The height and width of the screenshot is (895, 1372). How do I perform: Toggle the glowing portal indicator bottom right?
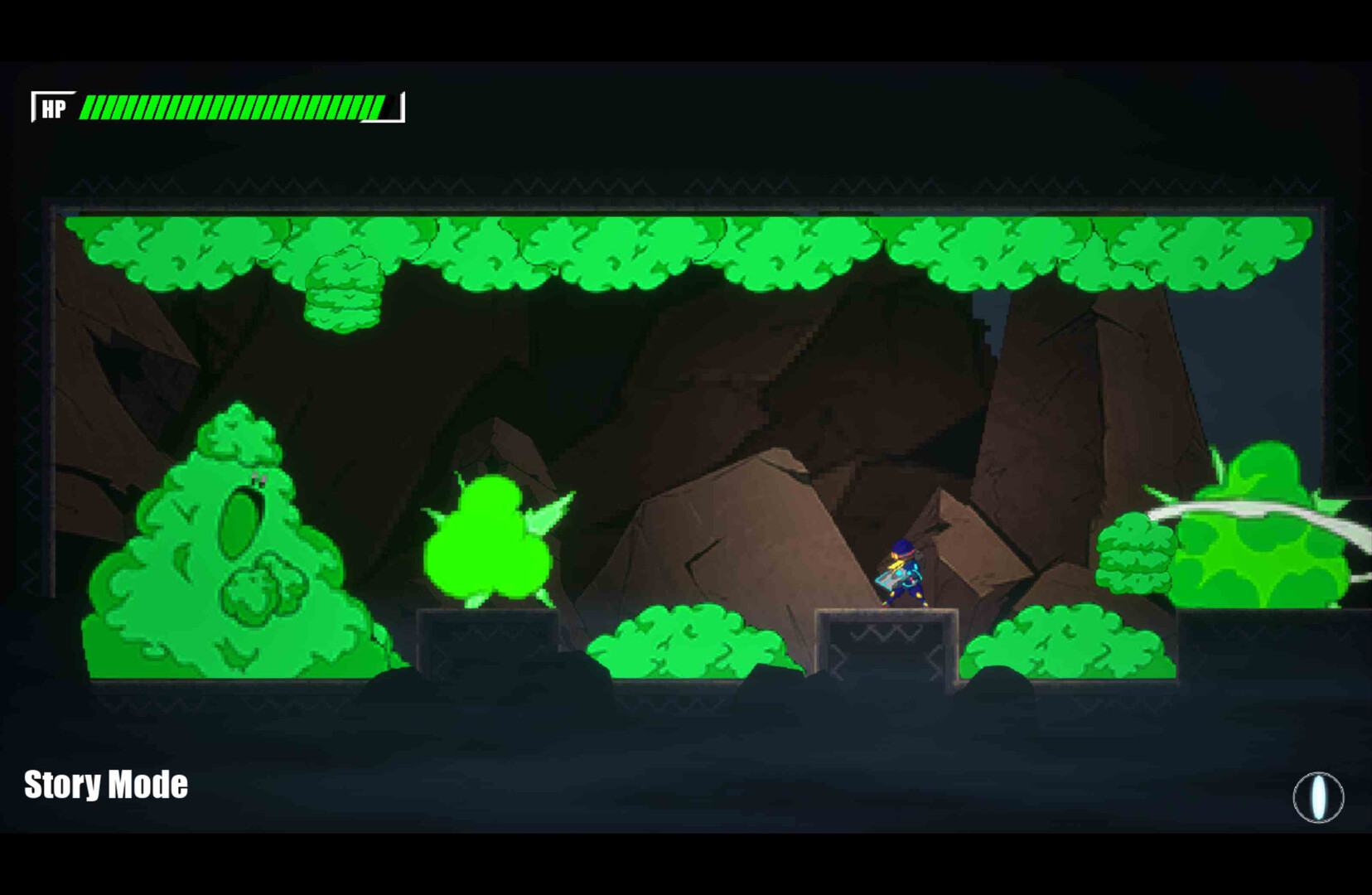tap(1317, 797)
